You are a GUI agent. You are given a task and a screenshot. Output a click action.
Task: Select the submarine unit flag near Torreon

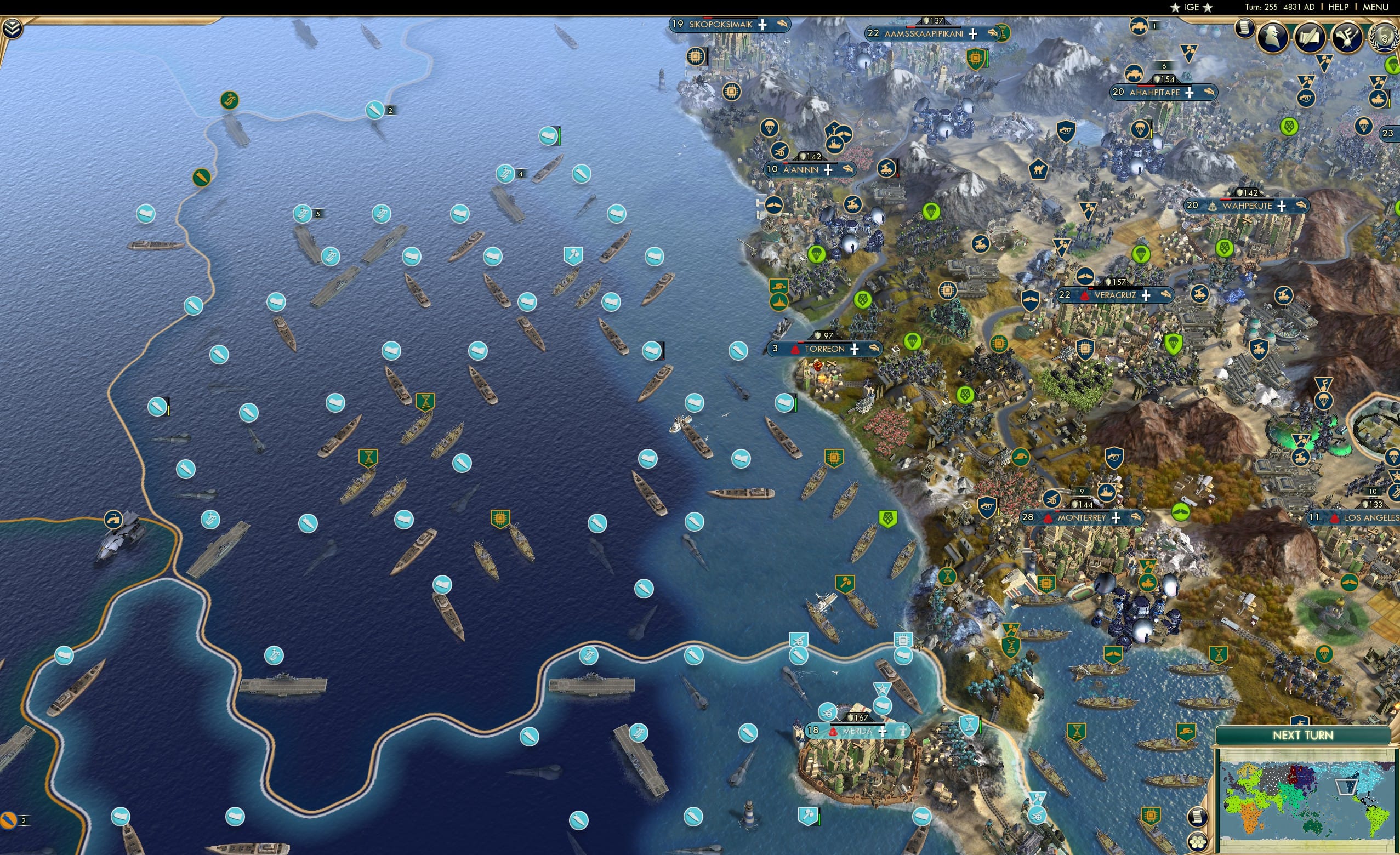(x=738, y=351)
